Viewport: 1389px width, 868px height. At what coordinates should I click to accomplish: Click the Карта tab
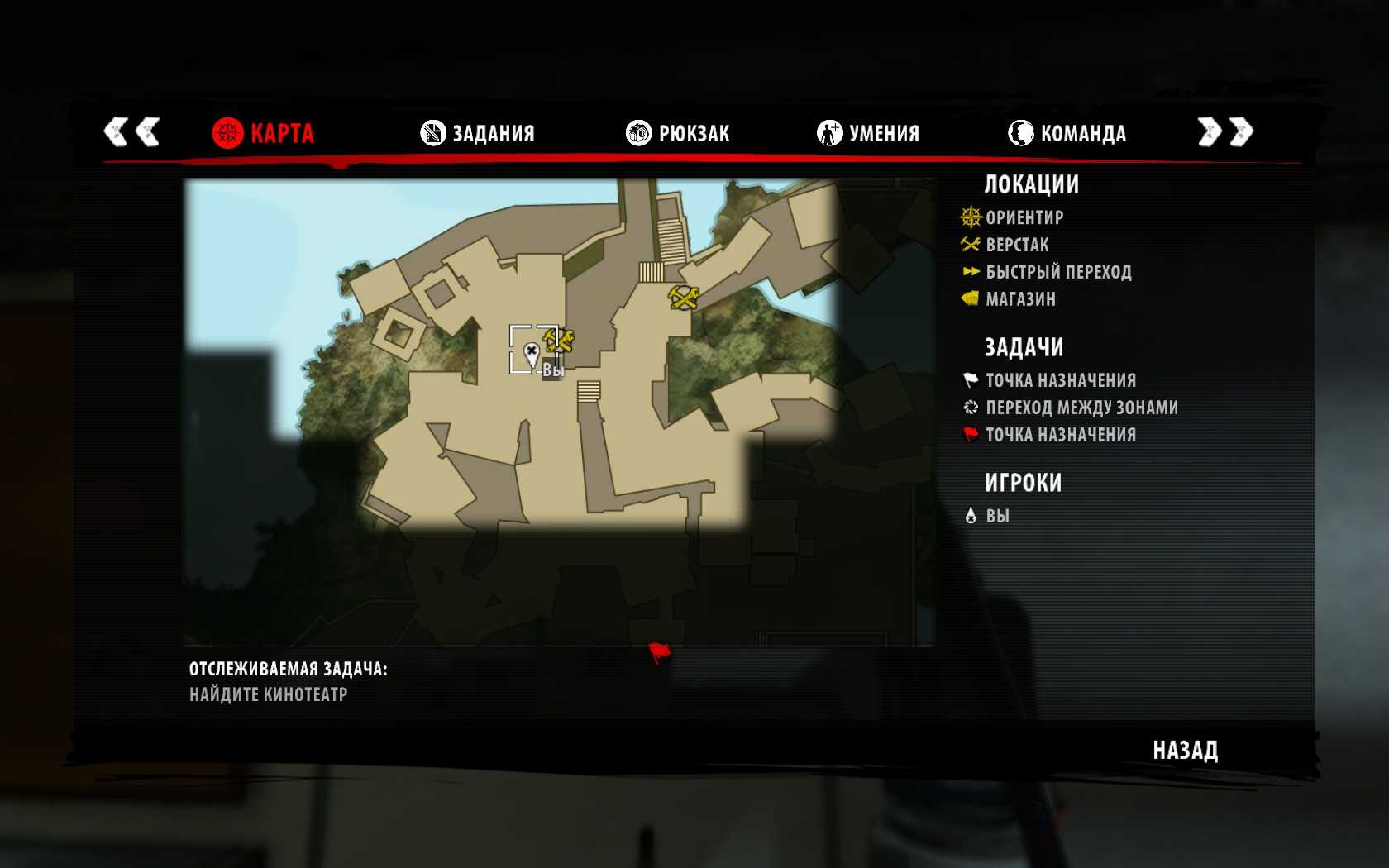coord(263,133)
